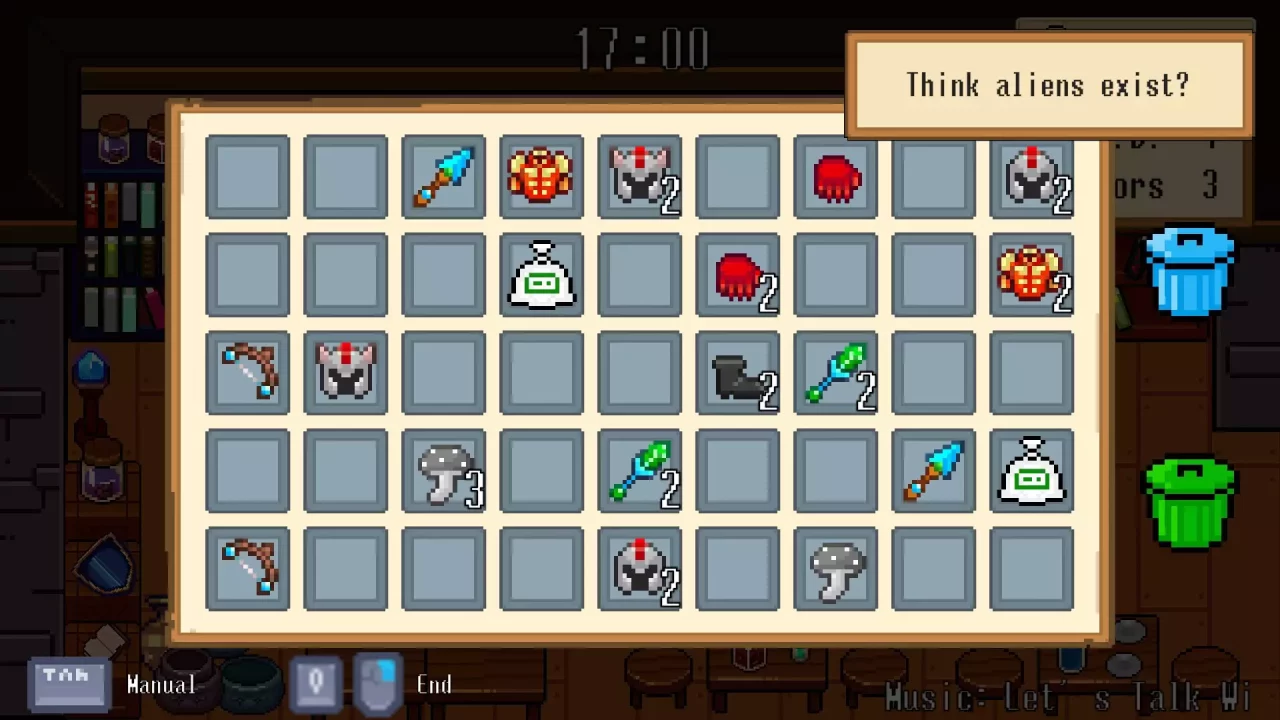This screenshot has width=1280, height=720.
Task: Choose the single gray mushroom slot
Action: 835,569
